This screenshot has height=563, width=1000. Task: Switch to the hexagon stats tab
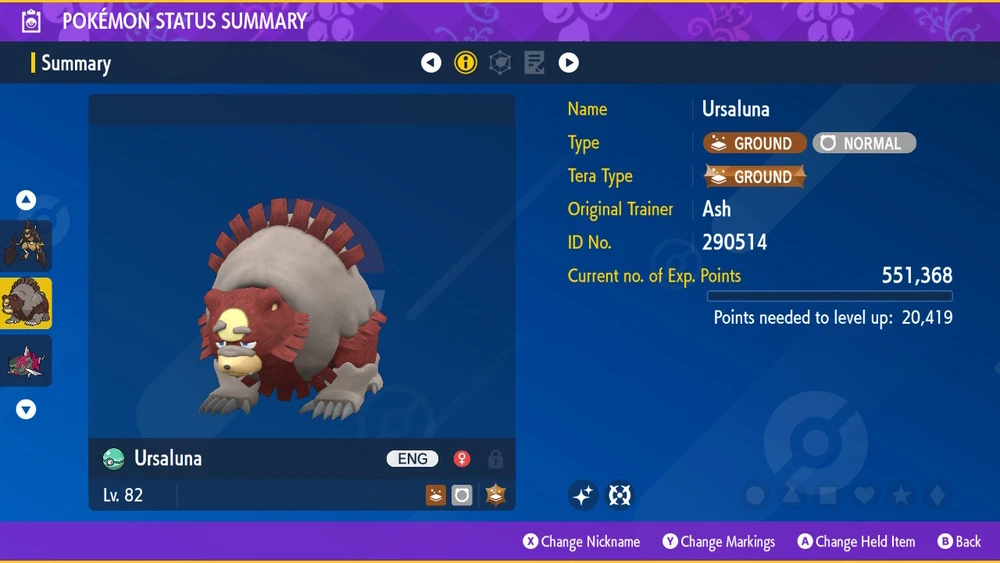pyautogui.click(x=500, y=63)
